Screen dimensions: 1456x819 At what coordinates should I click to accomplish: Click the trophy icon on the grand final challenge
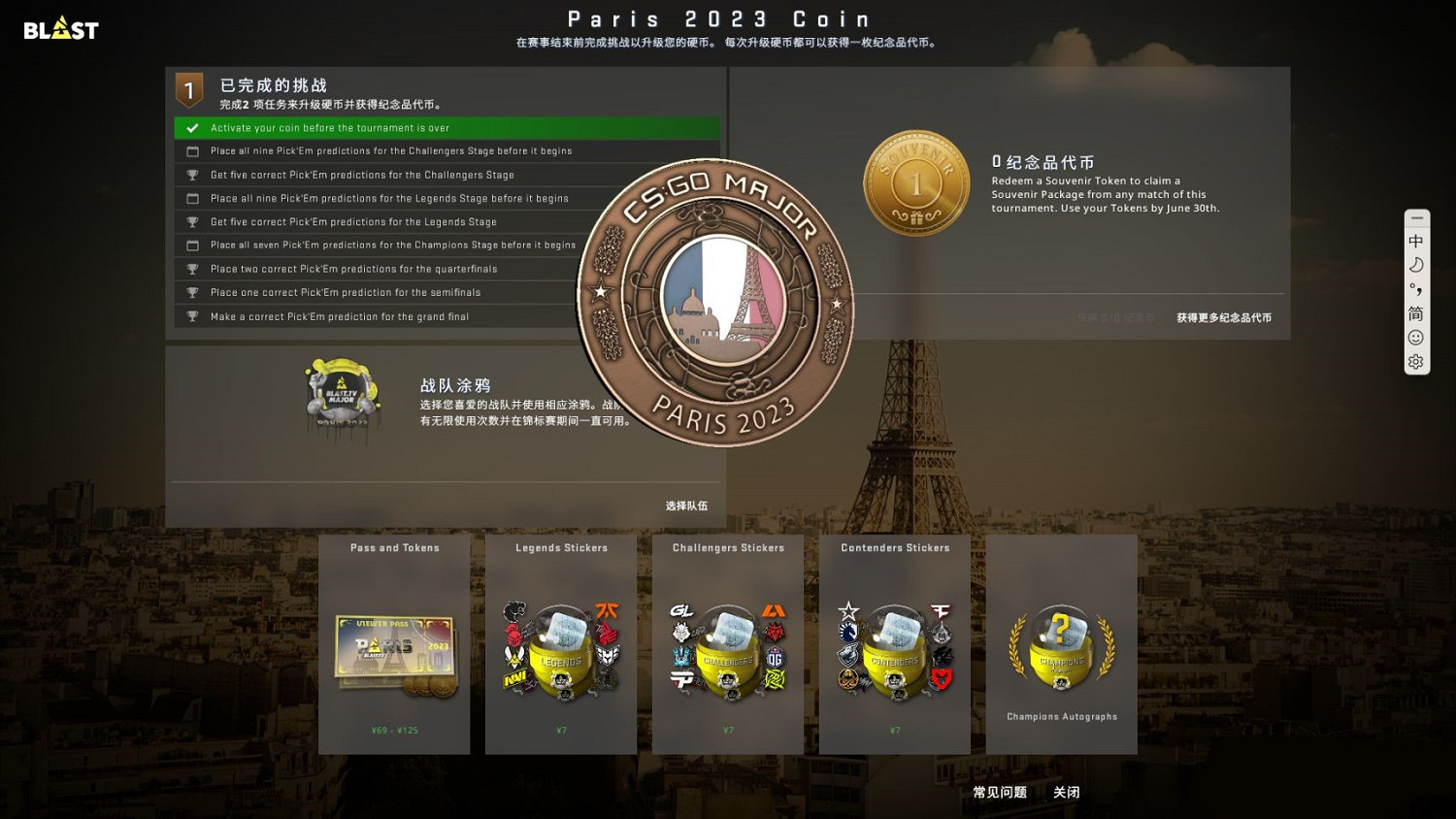click(191, 315)
